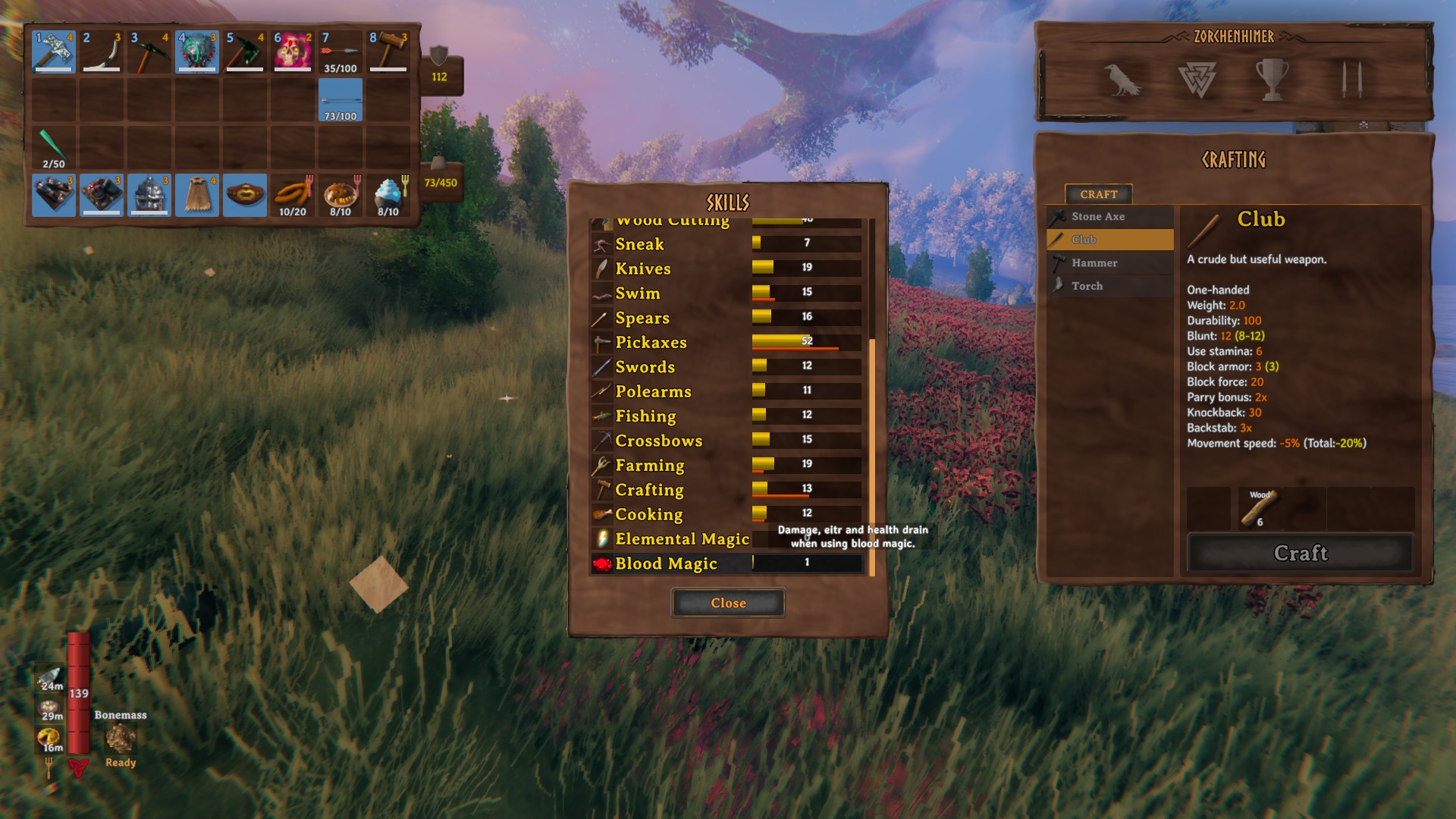Select the Stone Axe recipe

pos(1110,217)
